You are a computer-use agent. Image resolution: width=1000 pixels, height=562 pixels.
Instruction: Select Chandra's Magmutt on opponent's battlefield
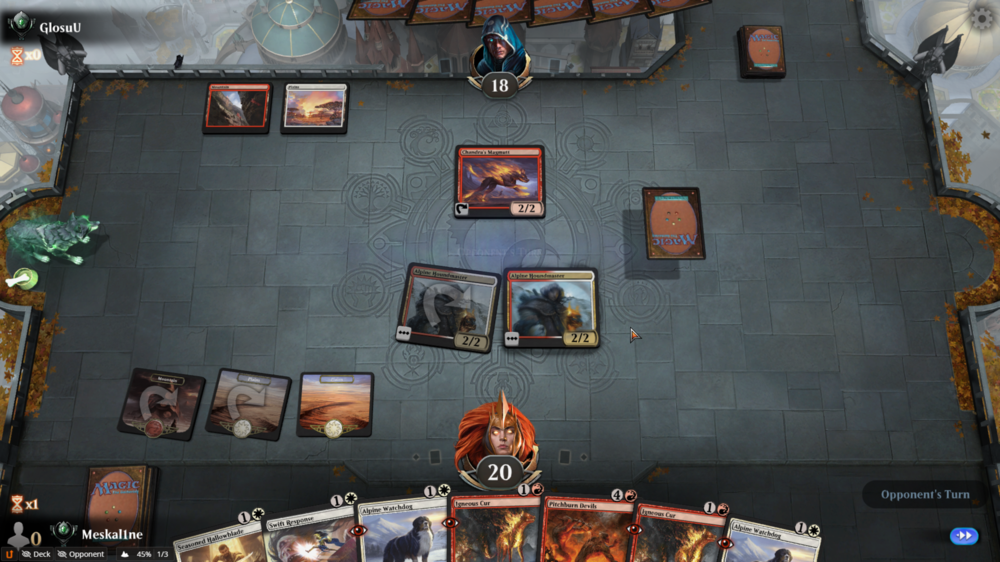tap(499, 181)
